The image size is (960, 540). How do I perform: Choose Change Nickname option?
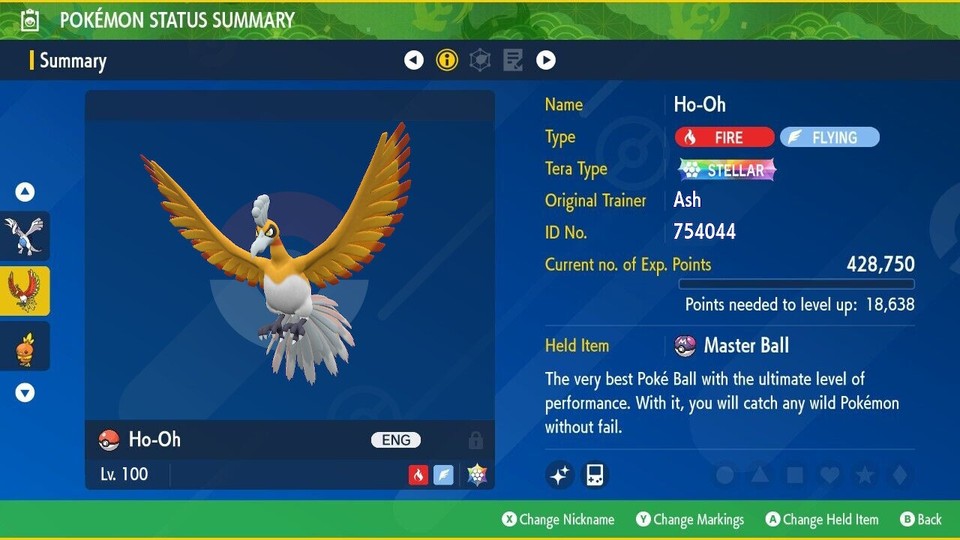[559, 519]
